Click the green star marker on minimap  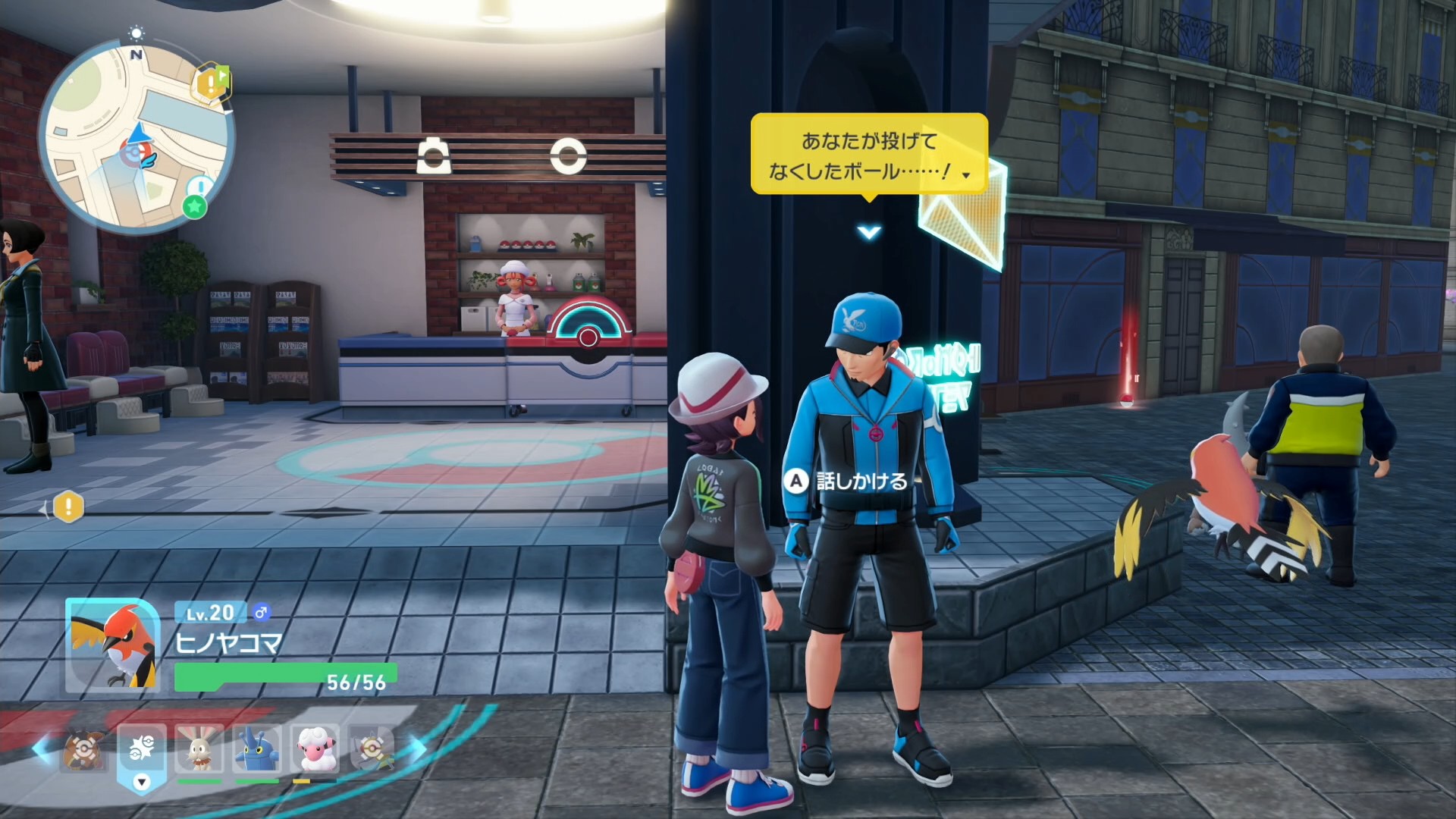click(x=195, y=206)
